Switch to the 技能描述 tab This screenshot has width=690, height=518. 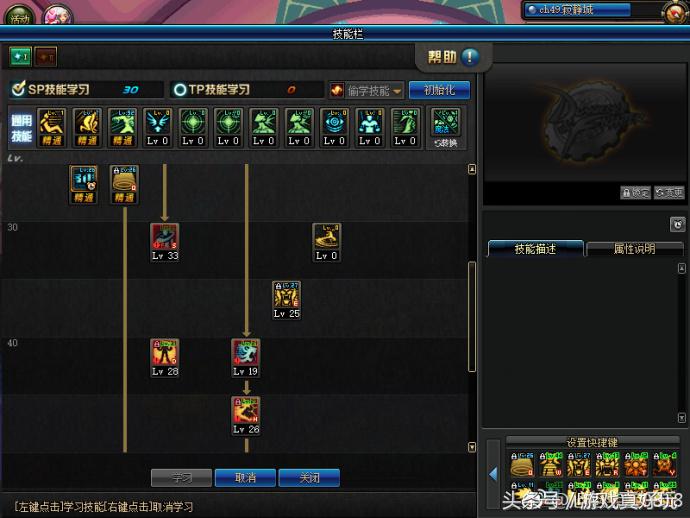pyautogui.click(x=534, y=249)
